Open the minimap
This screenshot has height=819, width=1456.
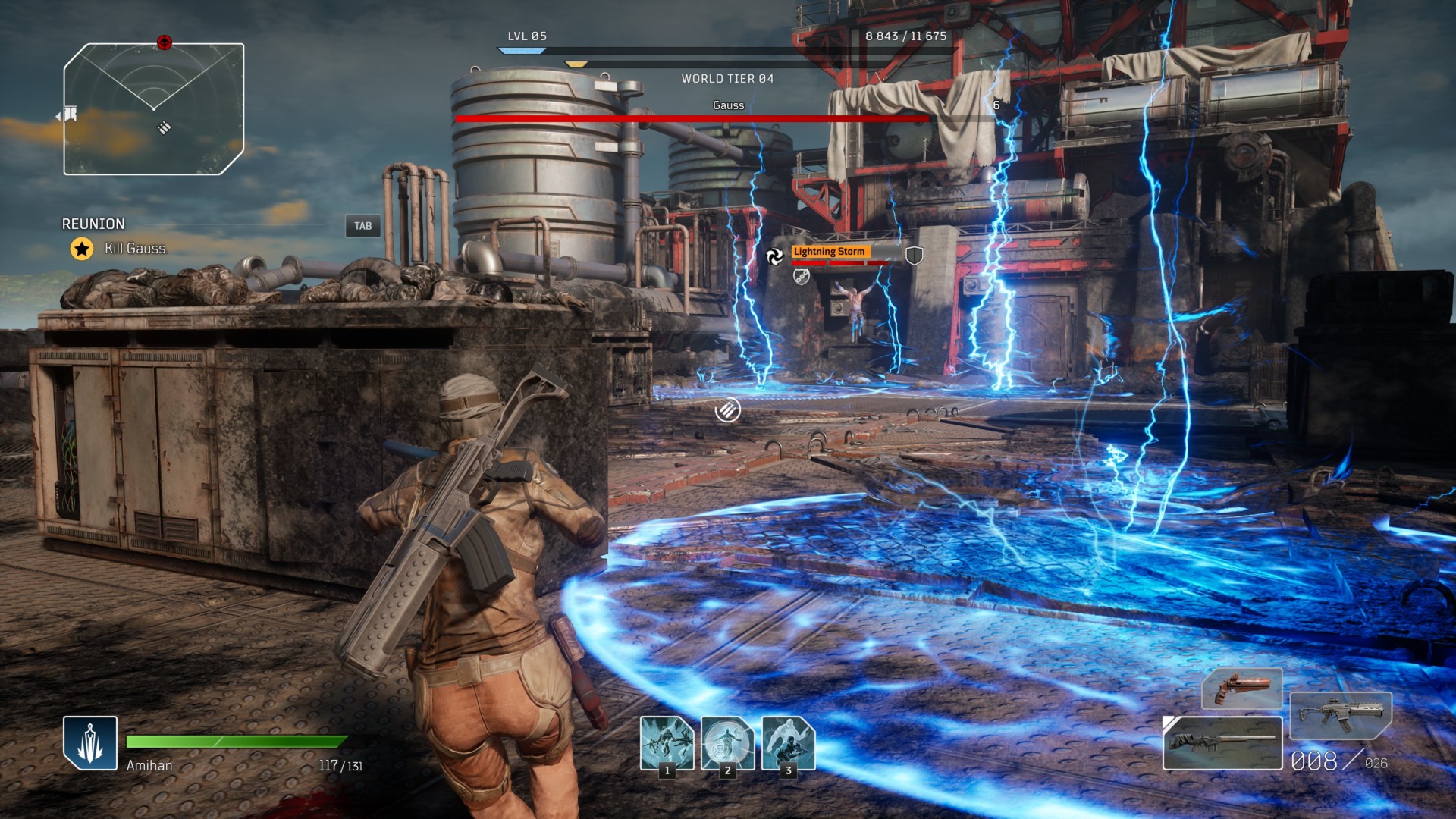(x=154, y=109)
